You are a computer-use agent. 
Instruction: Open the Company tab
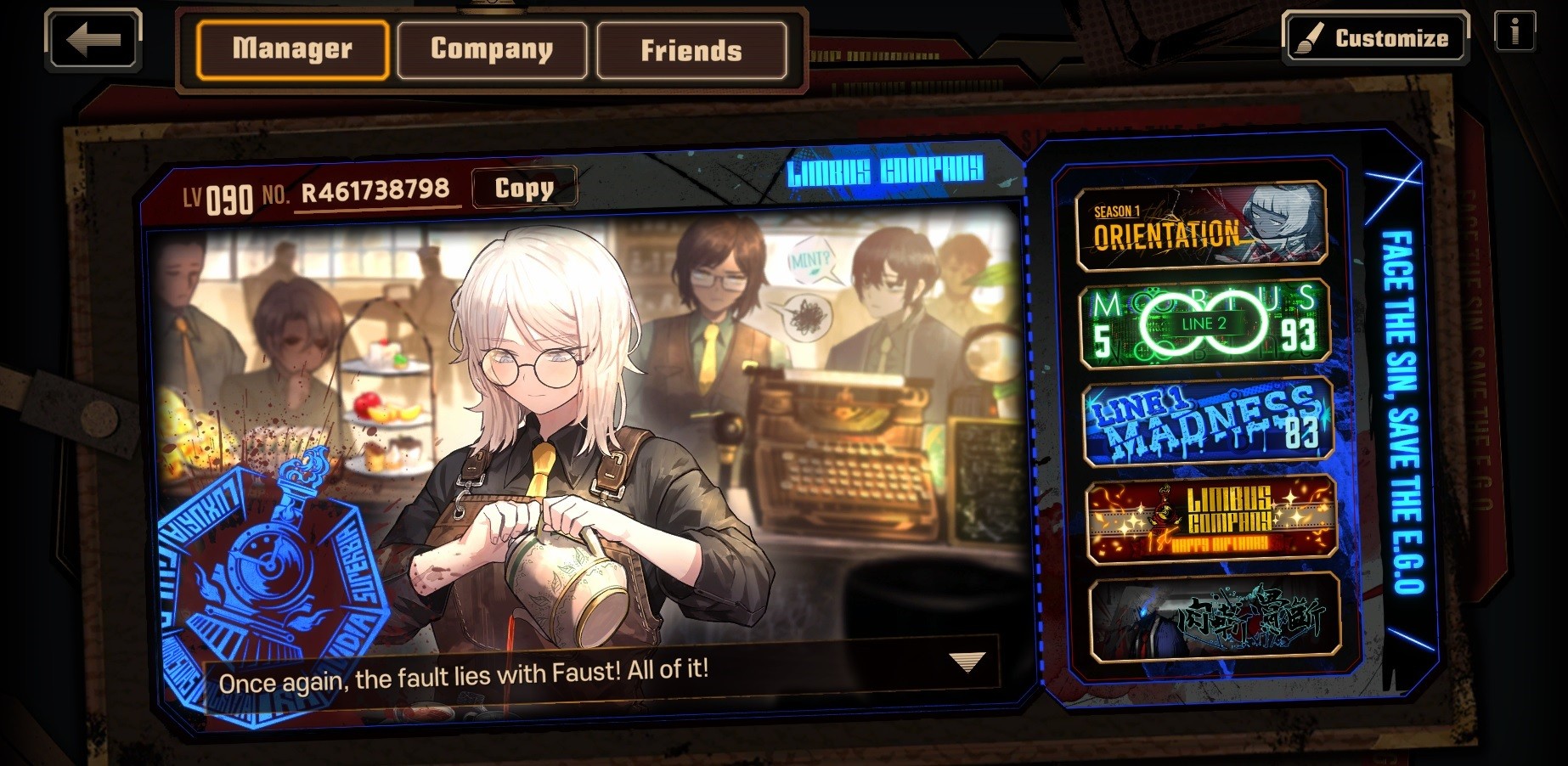tap(492, 50)
